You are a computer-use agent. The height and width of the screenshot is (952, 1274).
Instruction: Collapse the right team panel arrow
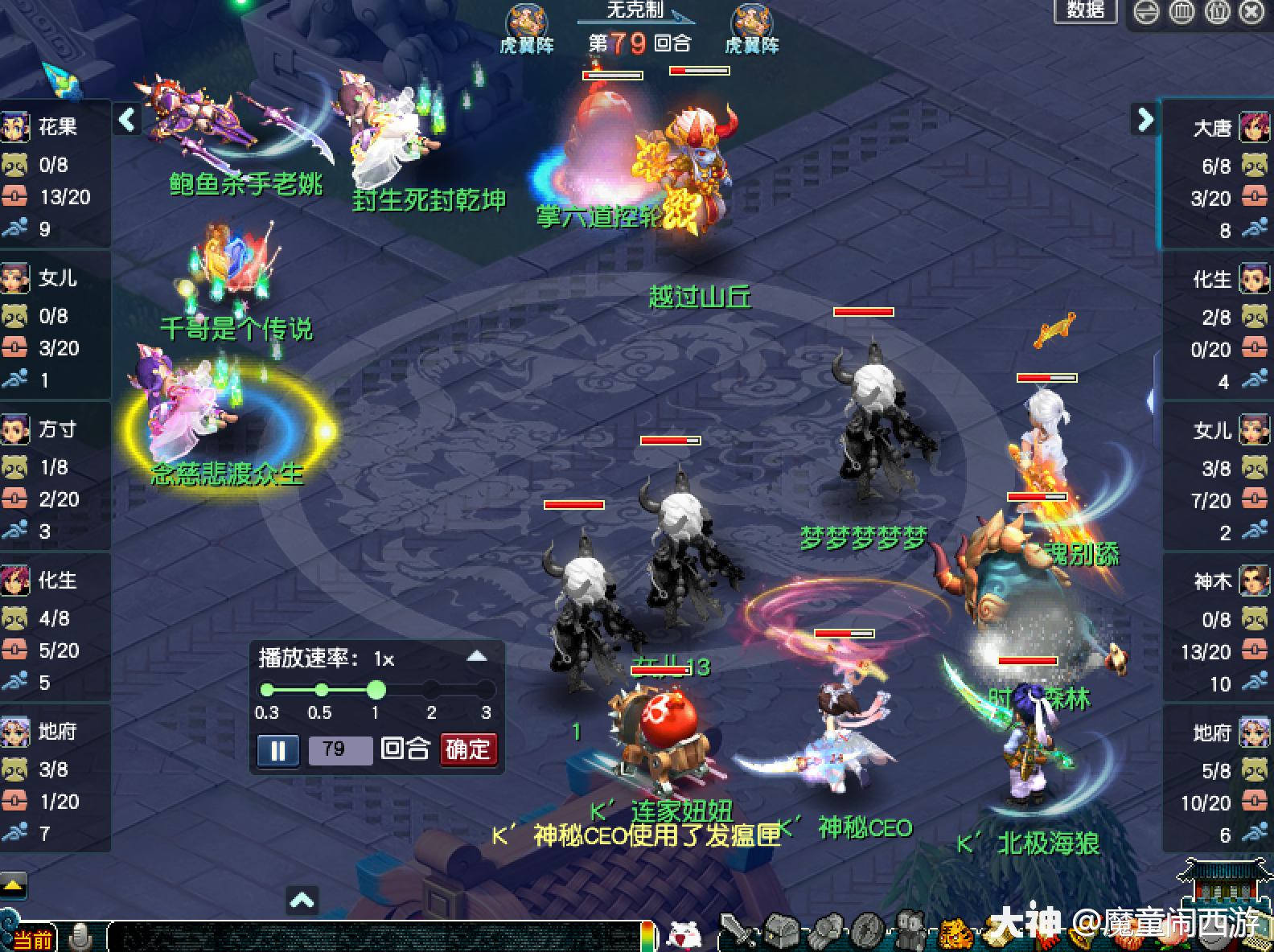coord(1145,120)
